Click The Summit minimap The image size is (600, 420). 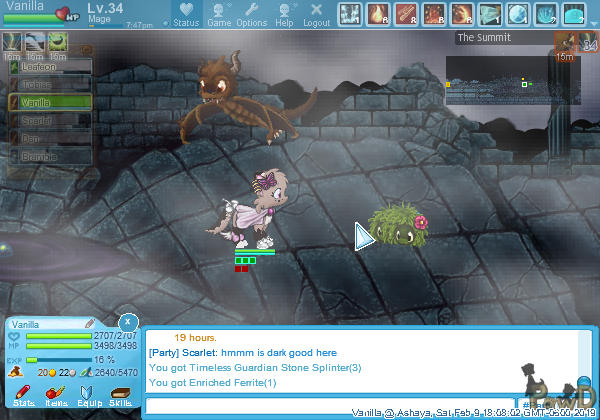[498, 80]
